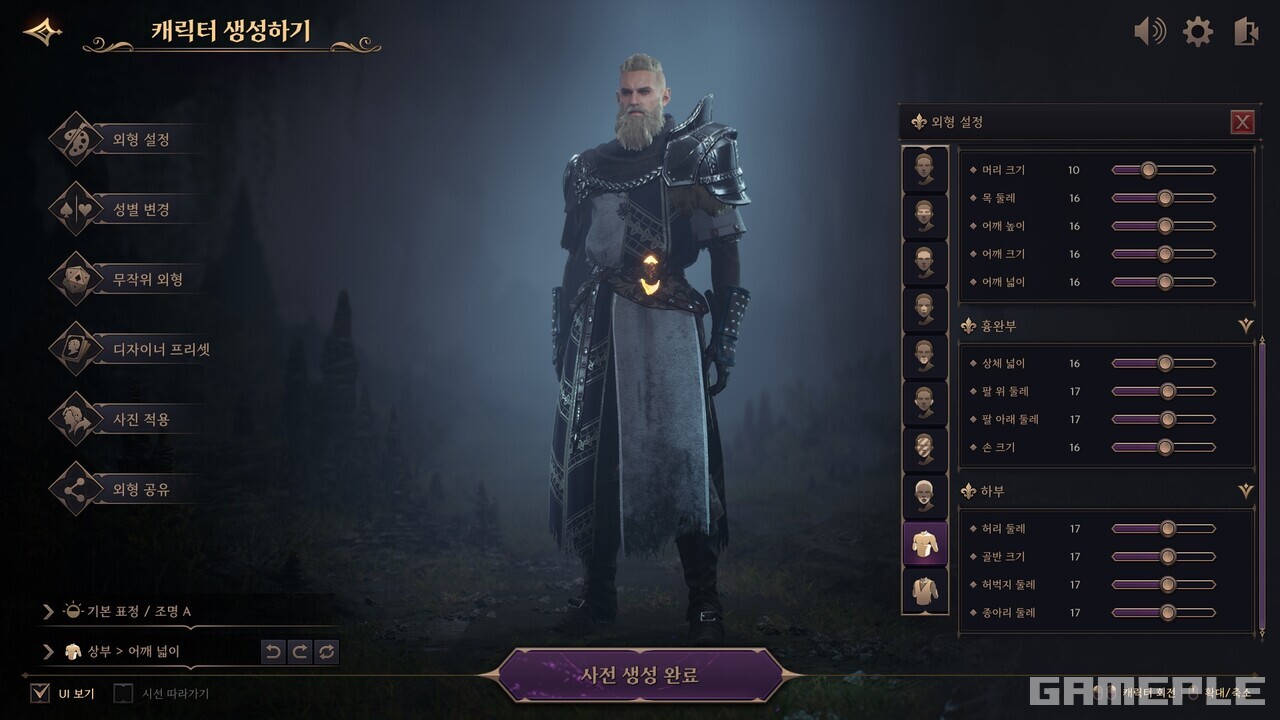Open the 외형 공유 share menu
1280x720 pixels.
(140, 490)
